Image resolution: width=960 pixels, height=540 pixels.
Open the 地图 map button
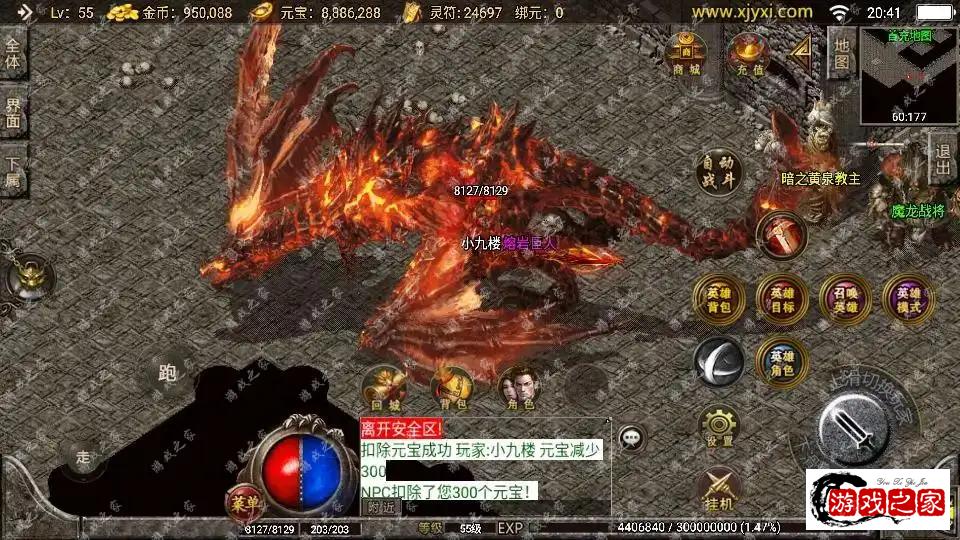[842, 53]
